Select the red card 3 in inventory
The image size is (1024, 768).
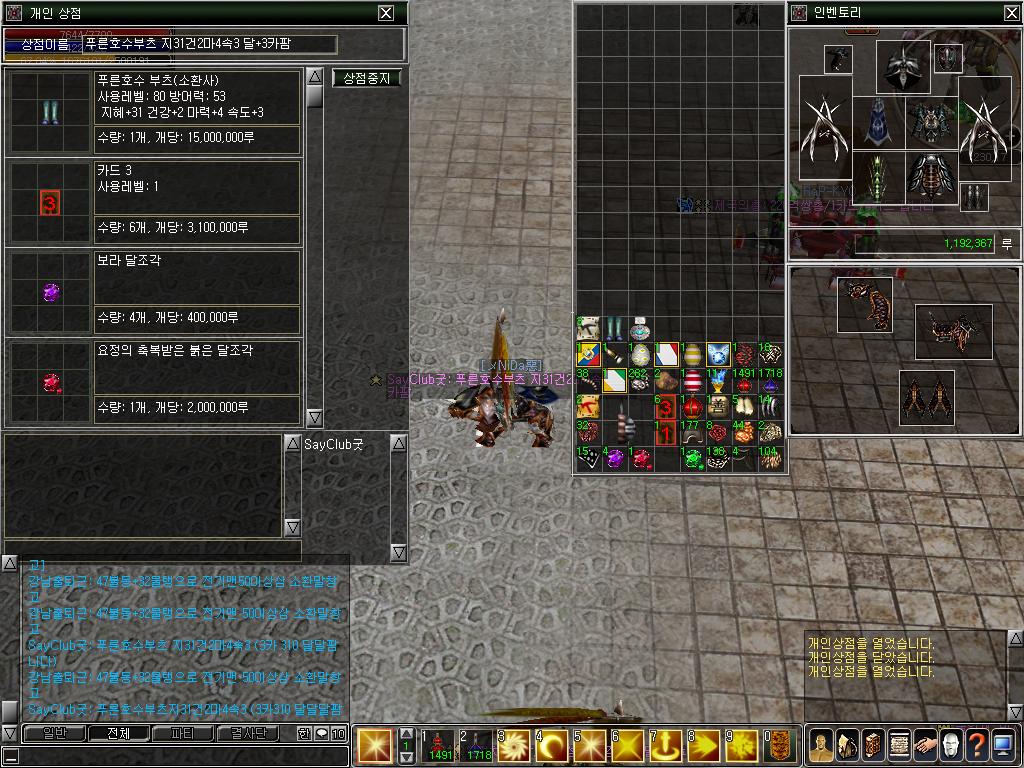tap(665, 407)
